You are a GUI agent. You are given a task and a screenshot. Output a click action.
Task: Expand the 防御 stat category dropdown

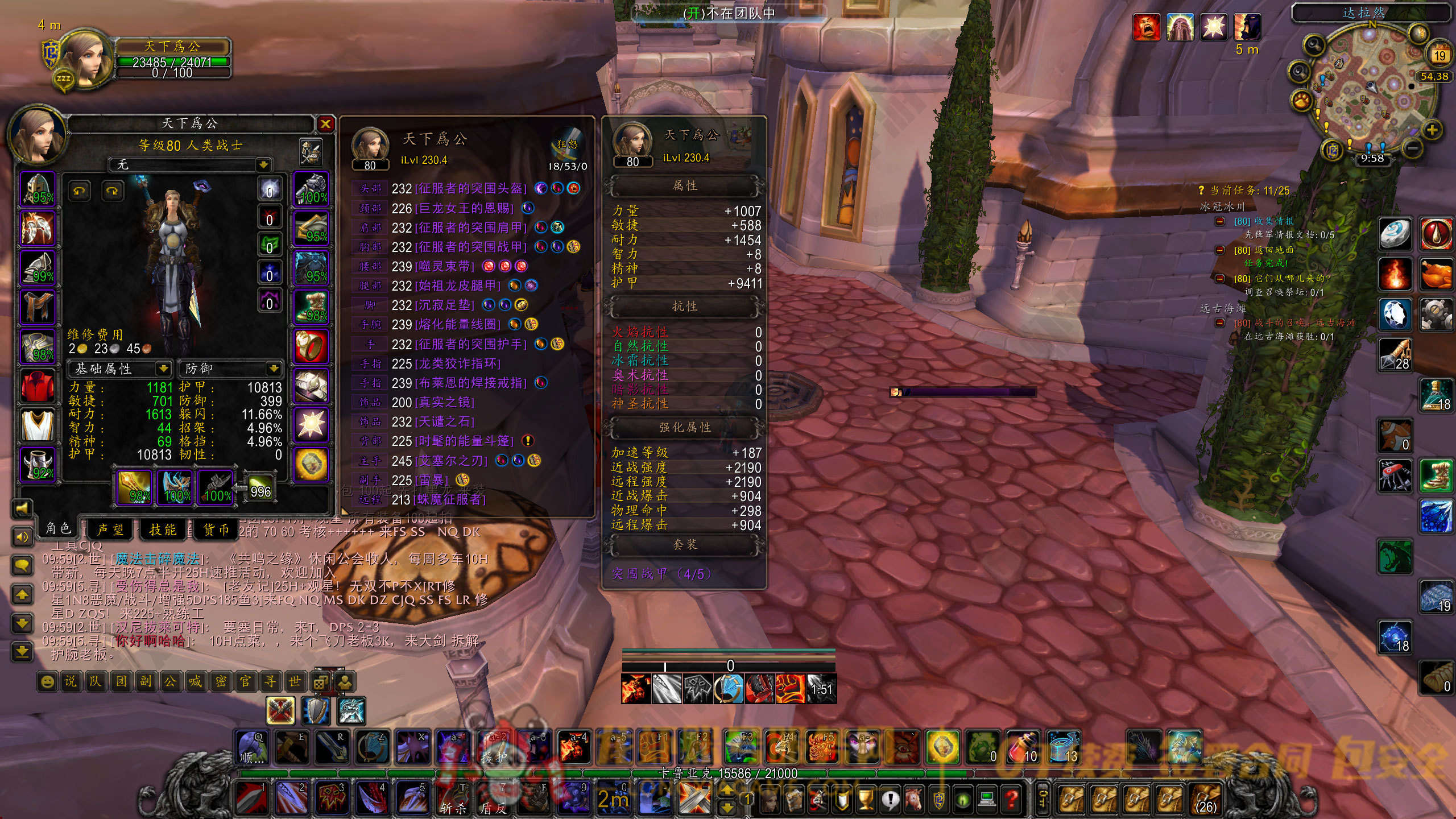[274, 369]
